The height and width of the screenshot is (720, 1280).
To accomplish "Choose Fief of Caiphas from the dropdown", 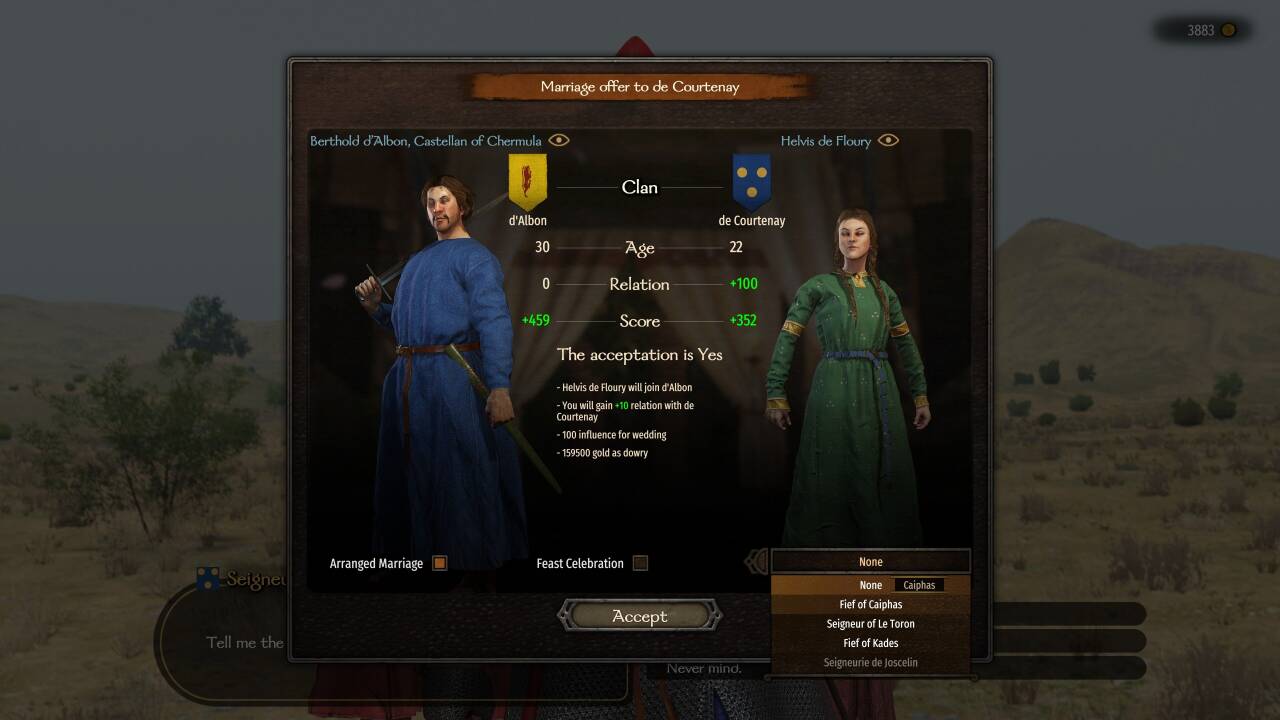I will click(870, 604).
